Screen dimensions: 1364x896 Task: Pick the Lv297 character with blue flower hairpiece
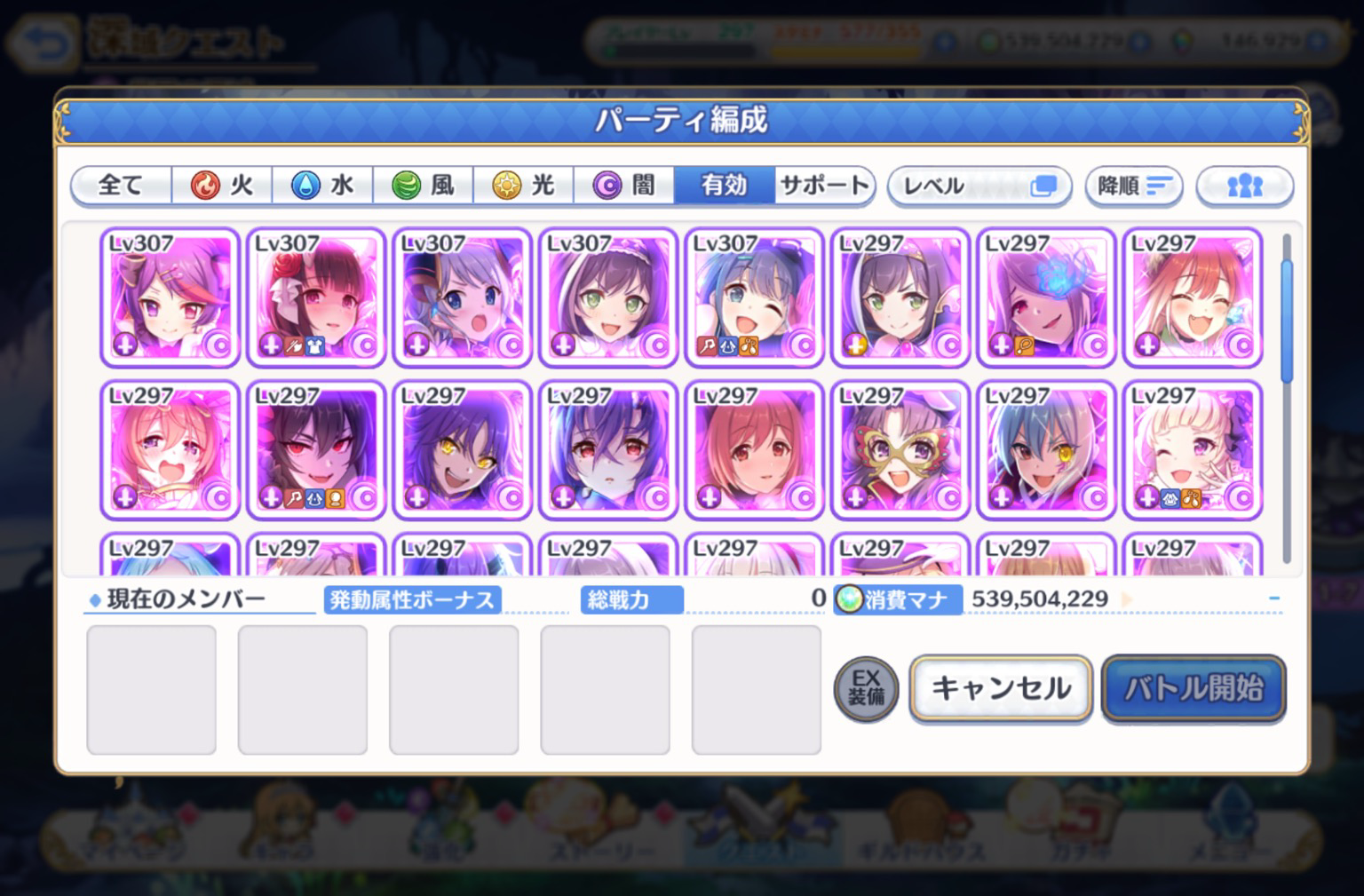tap(1046, 297)
